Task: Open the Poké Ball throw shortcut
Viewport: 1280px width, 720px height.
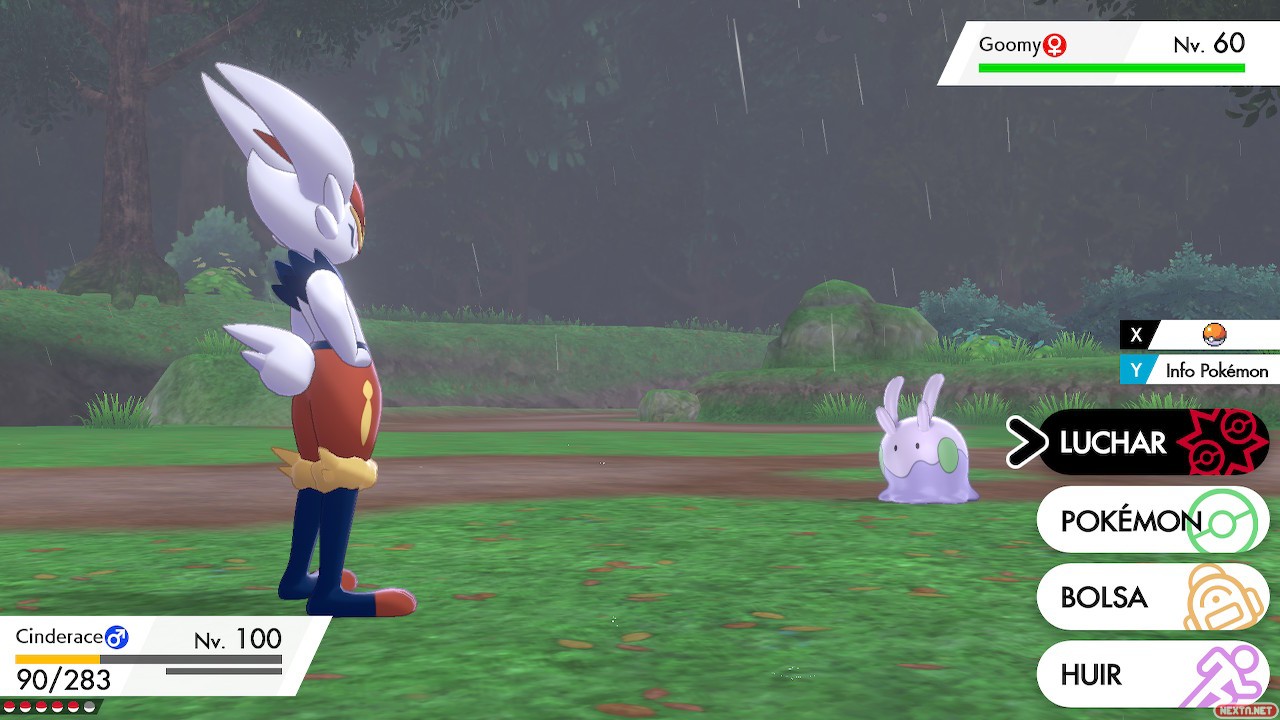Action: 1212,335
